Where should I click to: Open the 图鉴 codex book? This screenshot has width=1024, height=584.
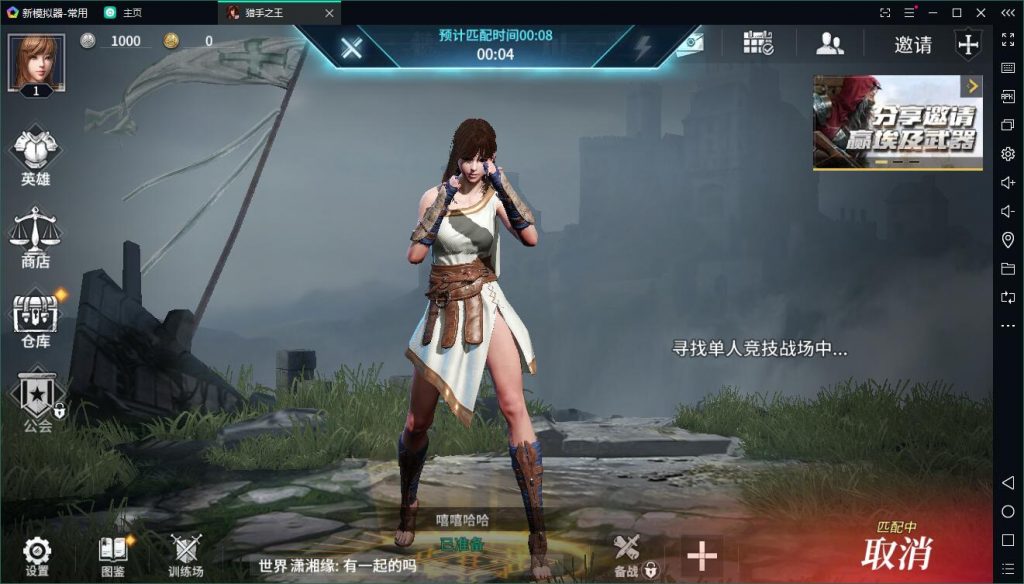113,555
